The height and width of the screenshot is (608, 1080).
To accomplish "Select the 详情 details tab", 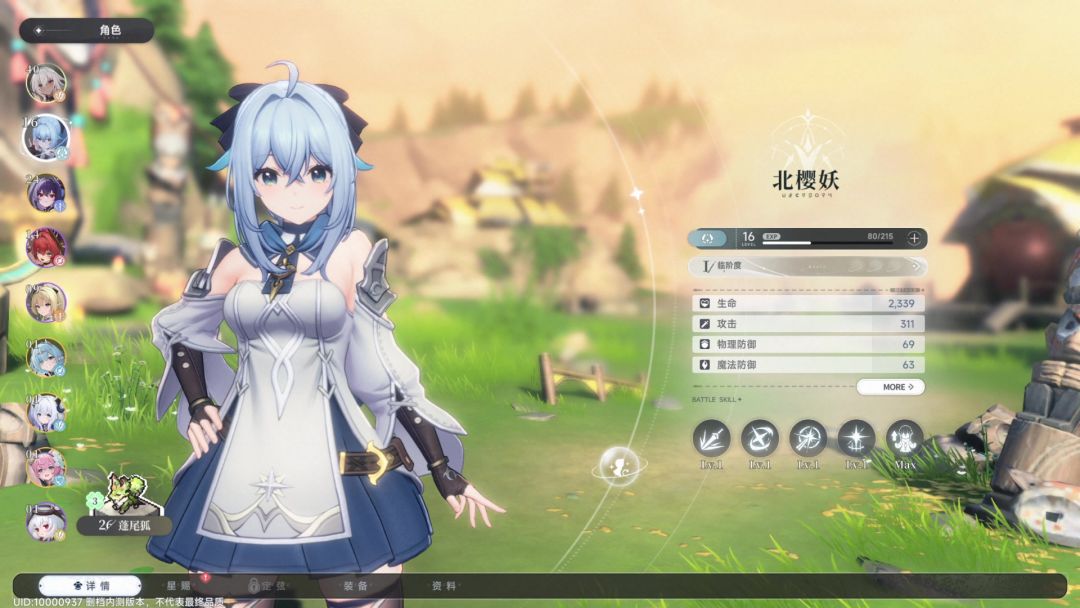I will pos(89,586).
